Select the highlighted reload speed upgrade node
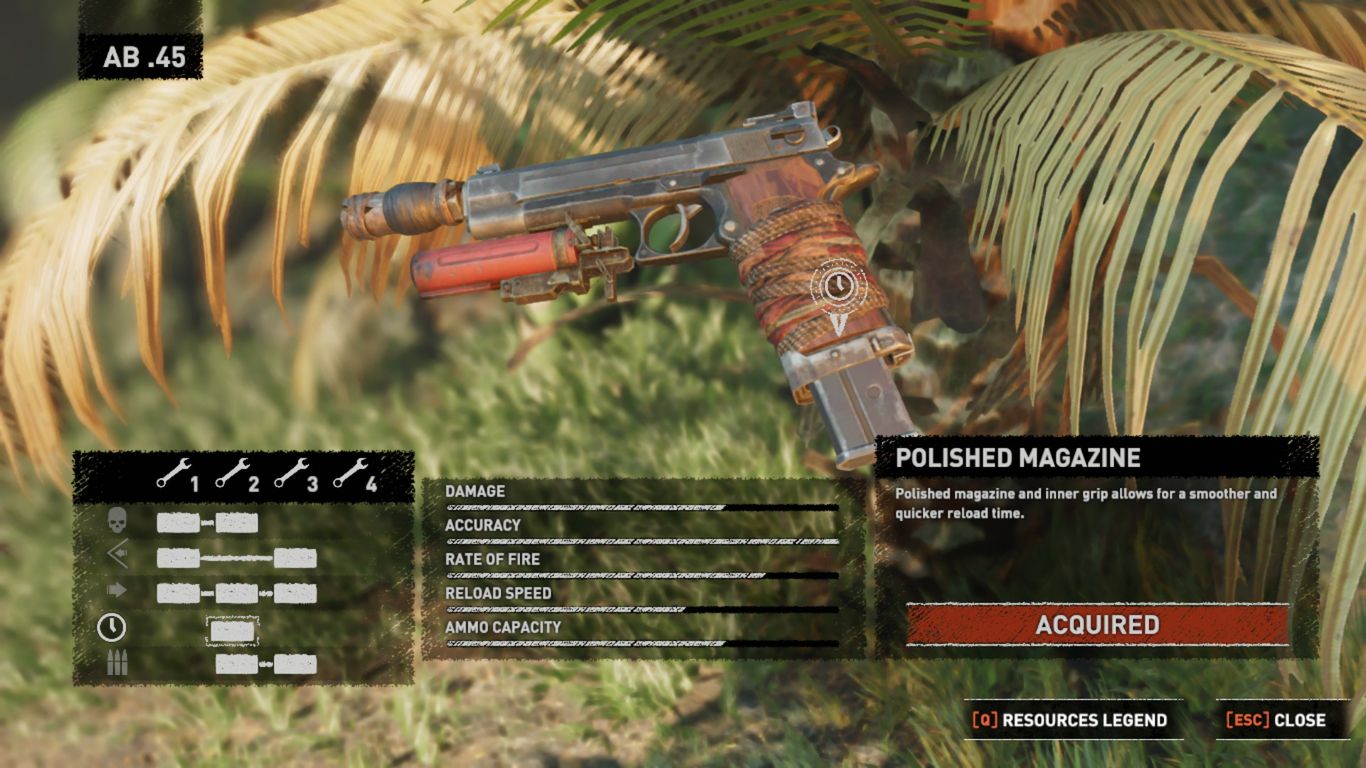 (x=233, y=630)
